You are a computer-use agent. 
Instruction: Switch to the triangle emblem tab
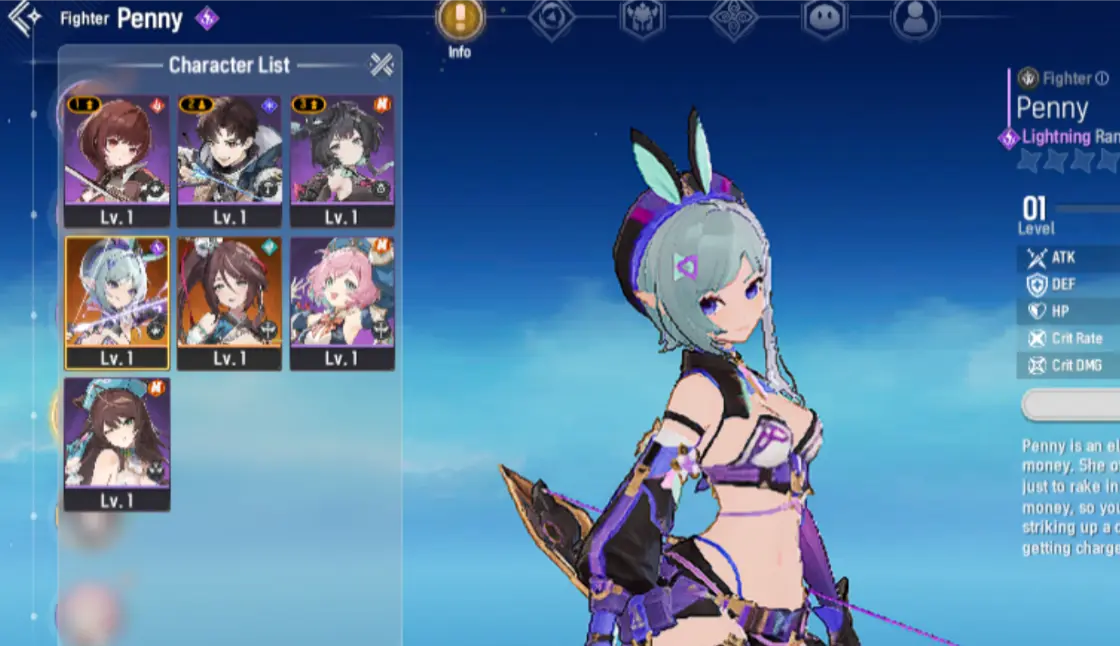[x=551, y=18]
